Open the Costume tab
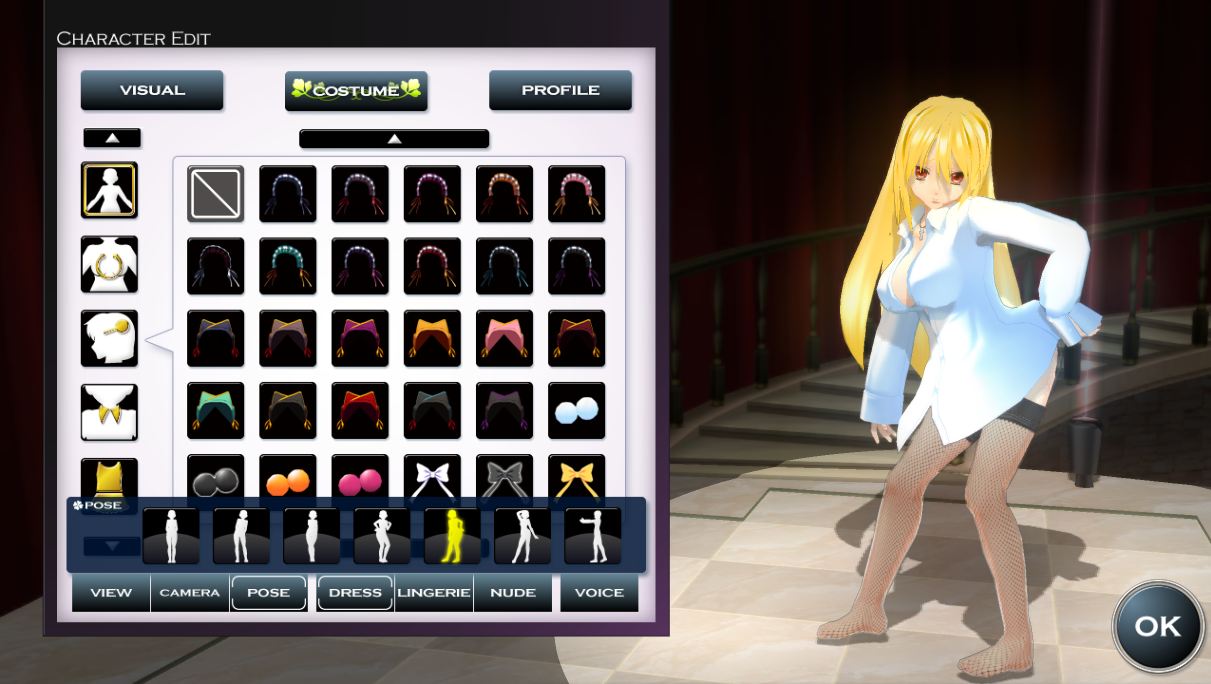 point(356,90)
